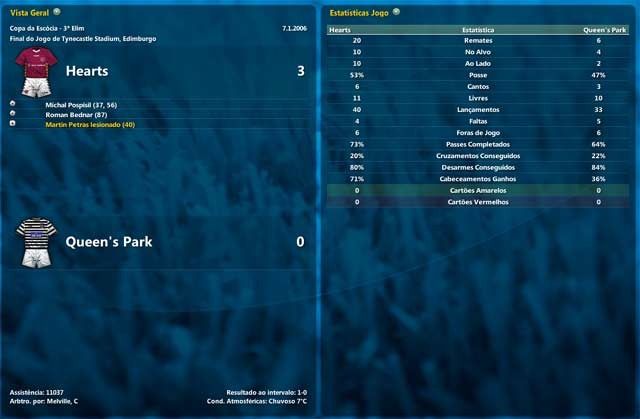Image resolution: width=640 pixels, height=419 pixels.
Task: Click the Hearts column header in statistics
Action: (x=340, y=30)
